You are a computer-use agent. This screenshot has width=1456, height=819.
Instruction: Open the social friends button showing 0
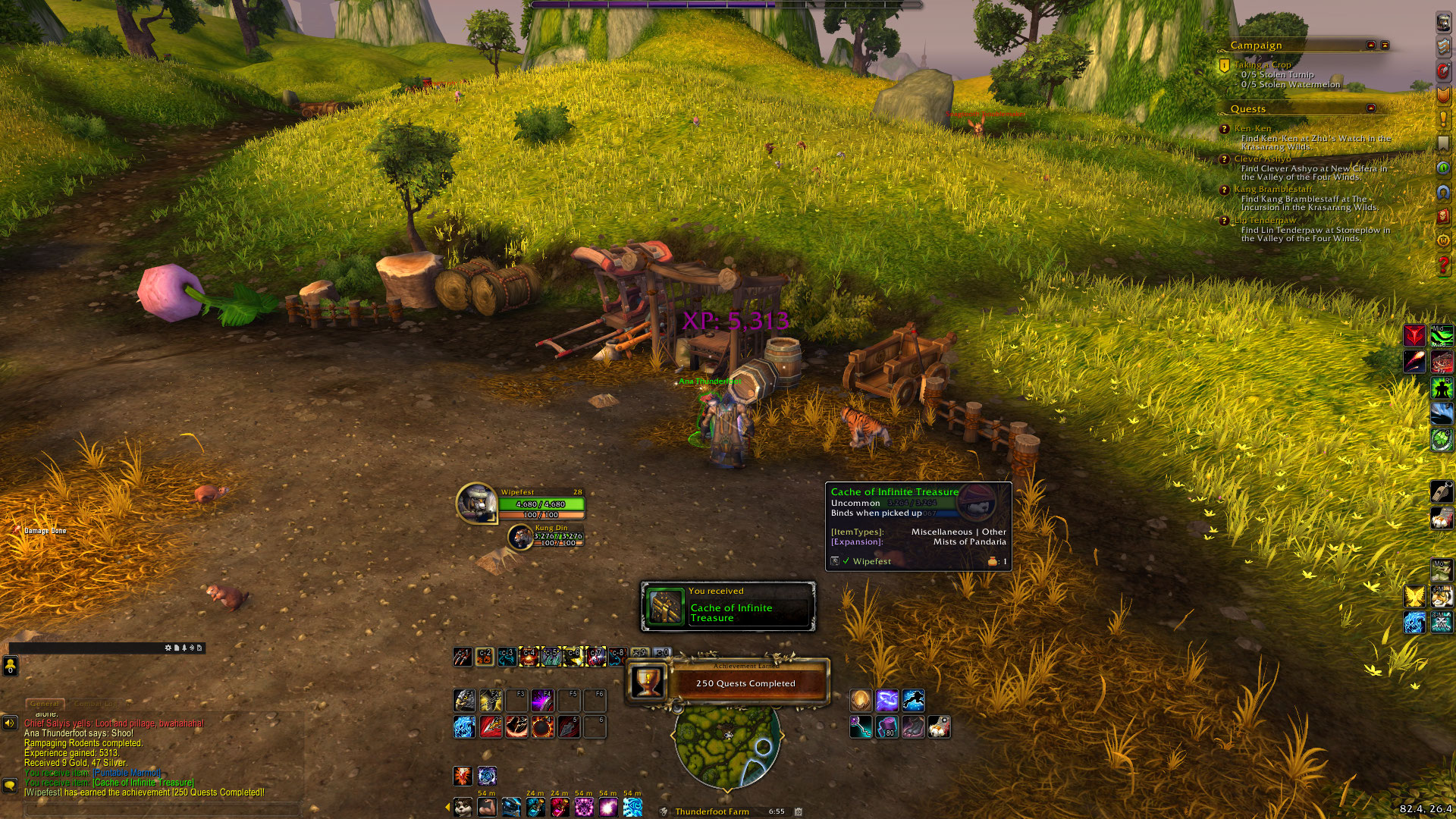(11, 667)
